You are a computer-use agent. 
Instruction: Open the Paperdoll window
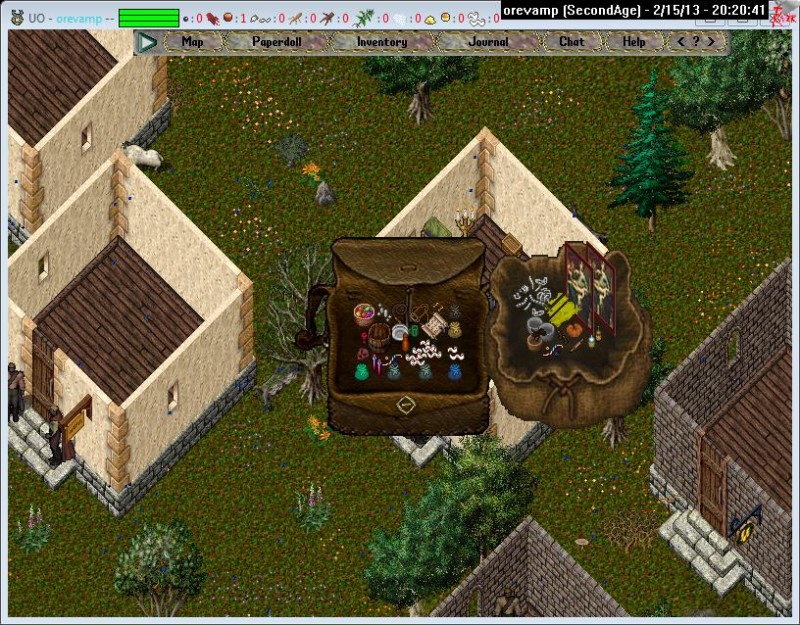click(277, 42)
